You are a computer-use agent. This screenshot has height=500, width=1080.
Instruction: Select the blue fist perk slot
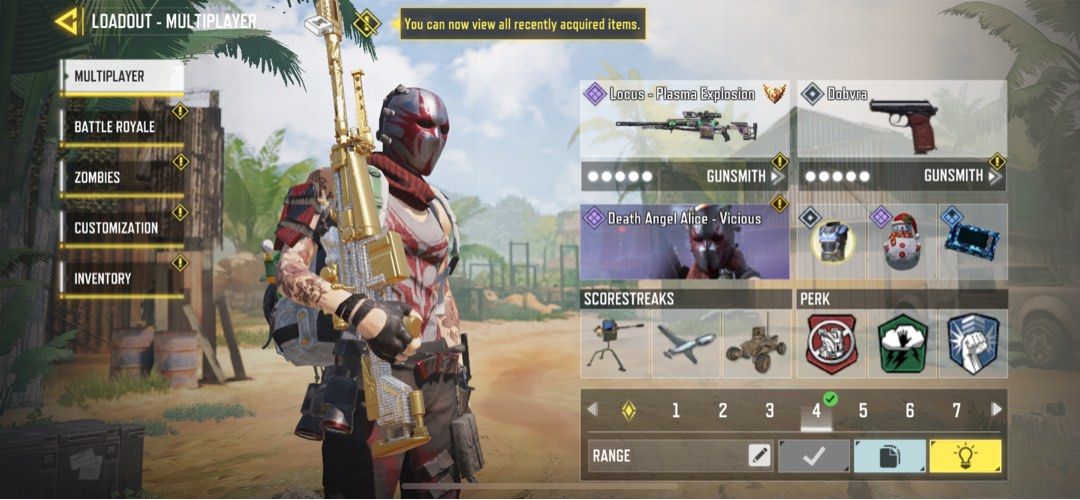(x=972, y=344)
